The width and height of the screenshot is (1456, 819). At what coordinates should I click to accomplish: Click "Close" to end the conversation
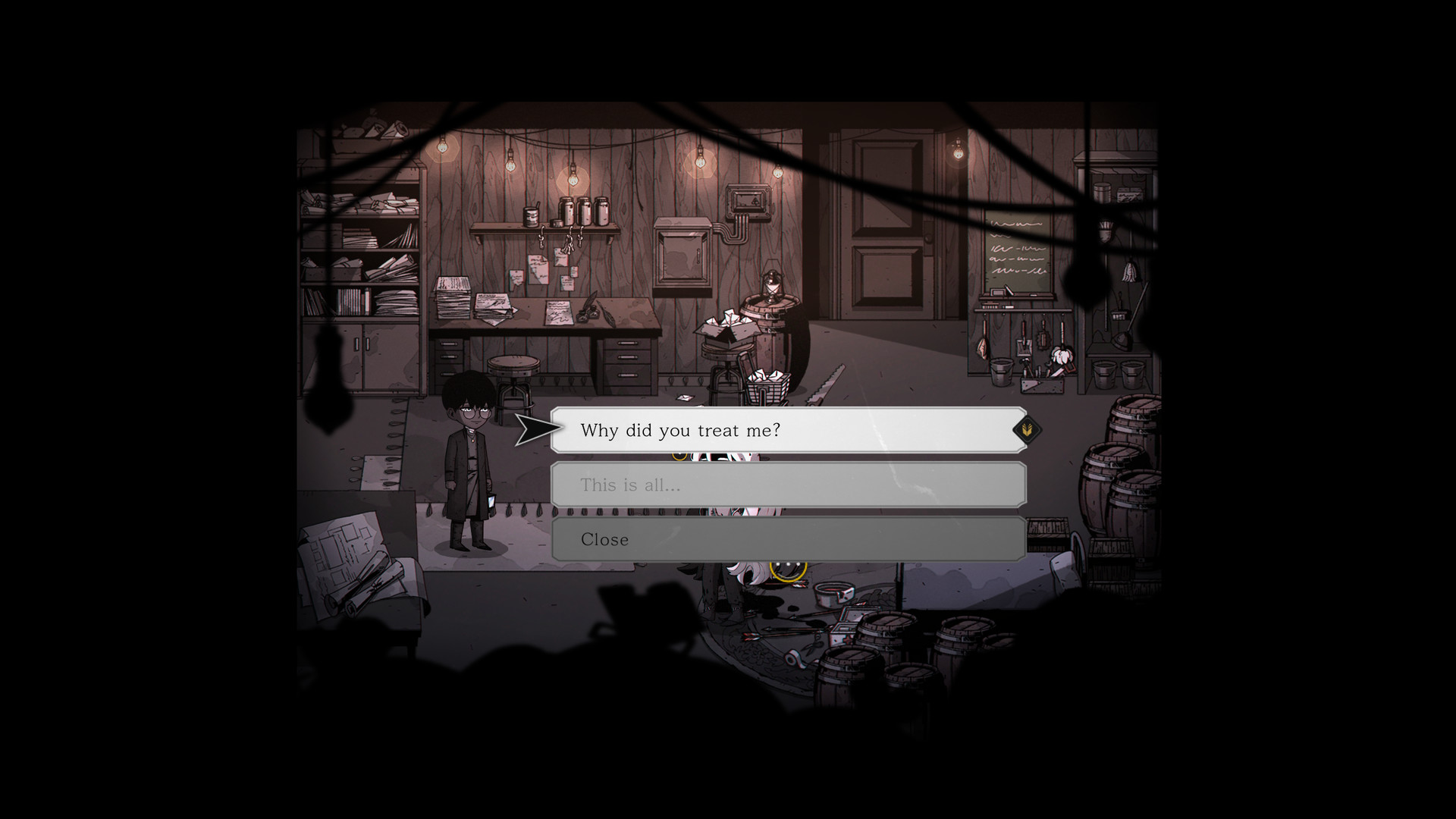coord(789,539)
